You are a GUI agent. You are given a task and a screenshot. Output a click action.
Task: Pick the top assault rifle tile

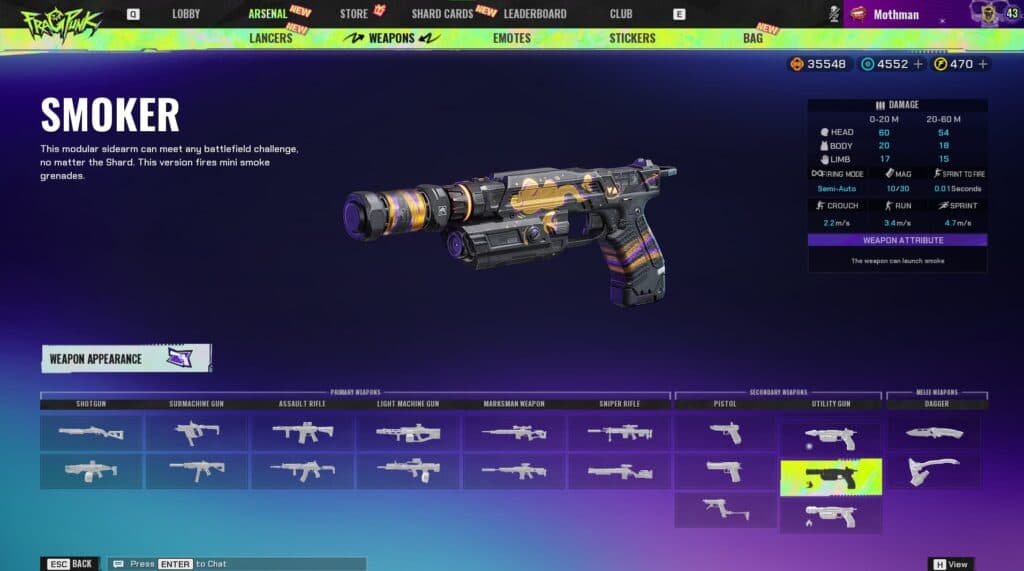coord(302,432)
